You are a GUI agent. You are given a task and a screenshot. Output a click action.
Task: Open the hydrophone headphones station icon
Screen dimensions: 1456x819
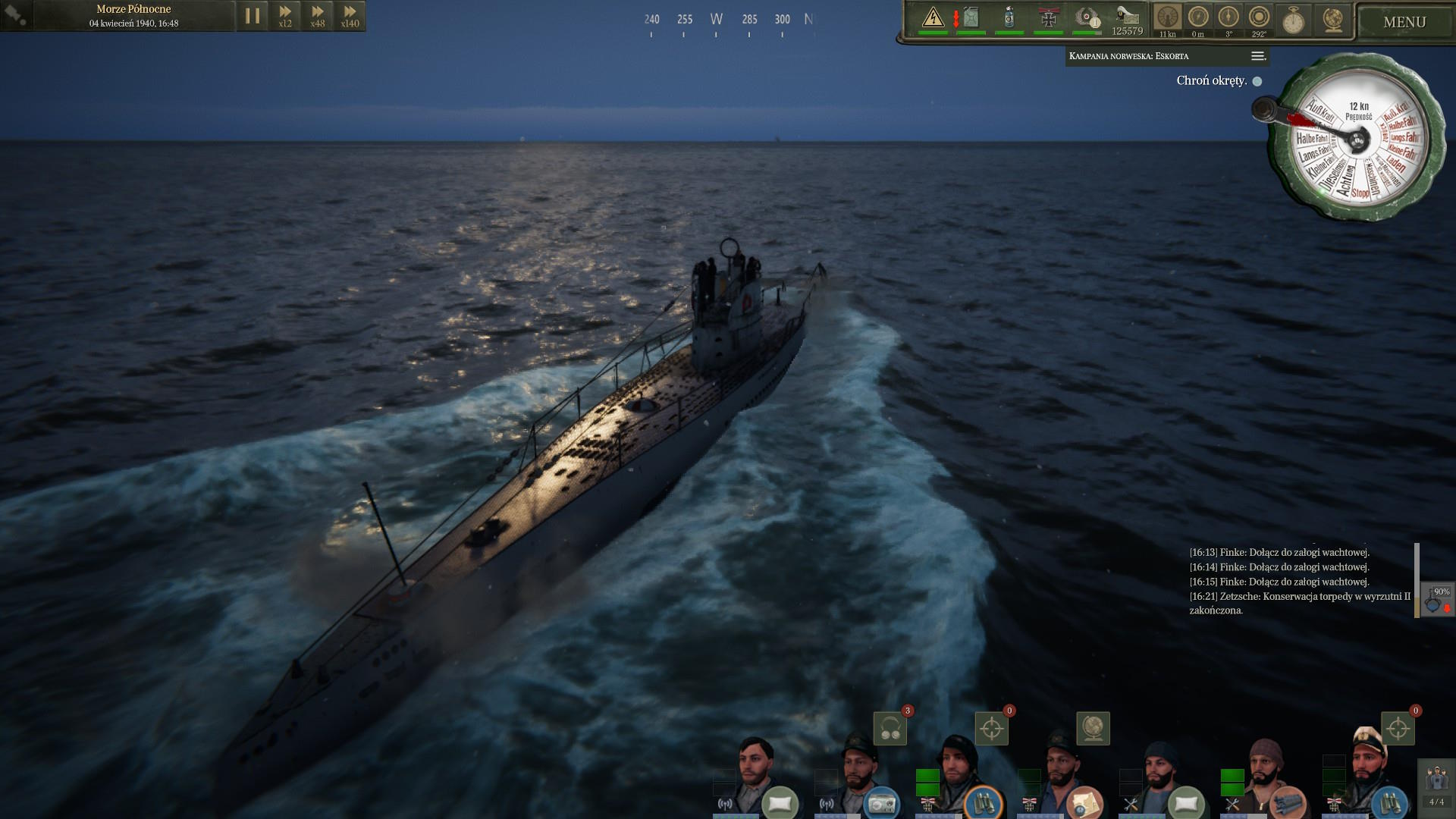(x=890, y=729)
